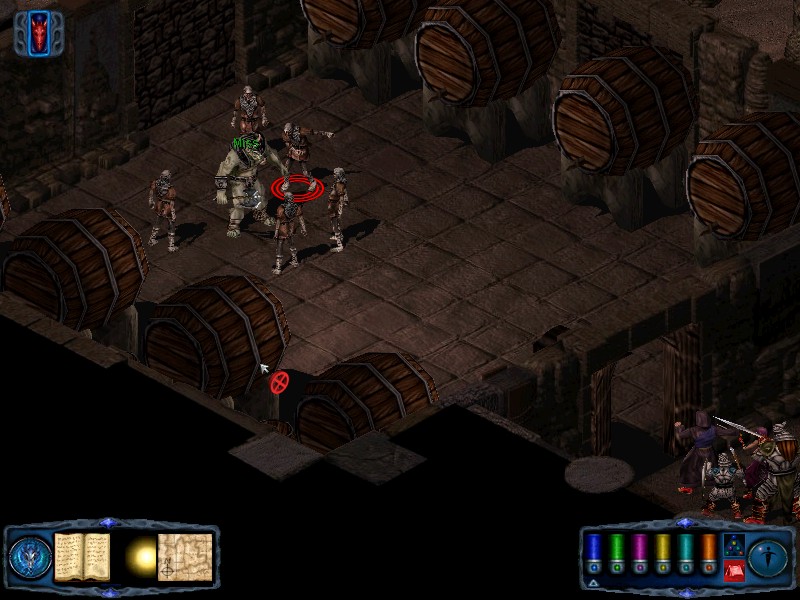Select the party member with green gem

click(615, 553)
